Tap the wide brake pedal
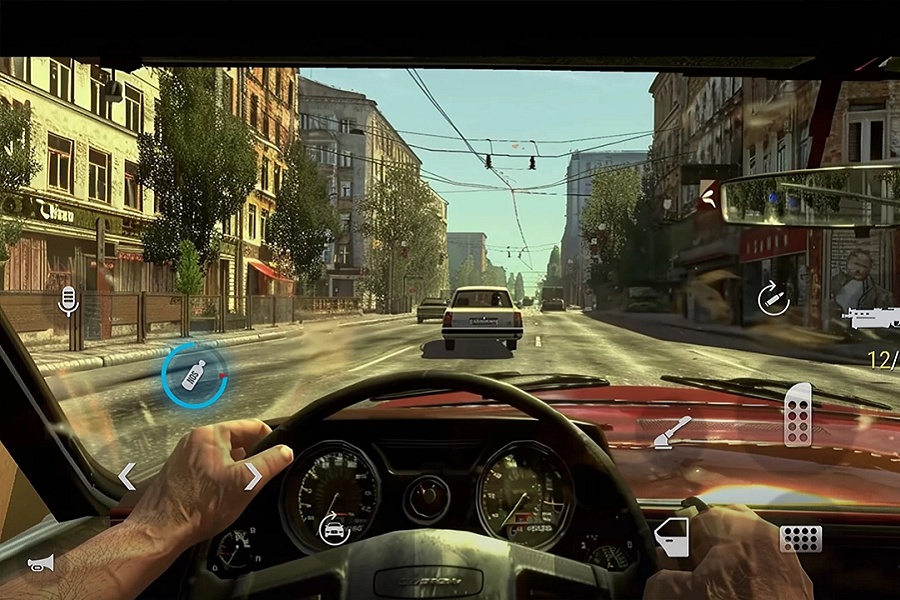Viewport: 900px width, 600px height. point(800,538)
